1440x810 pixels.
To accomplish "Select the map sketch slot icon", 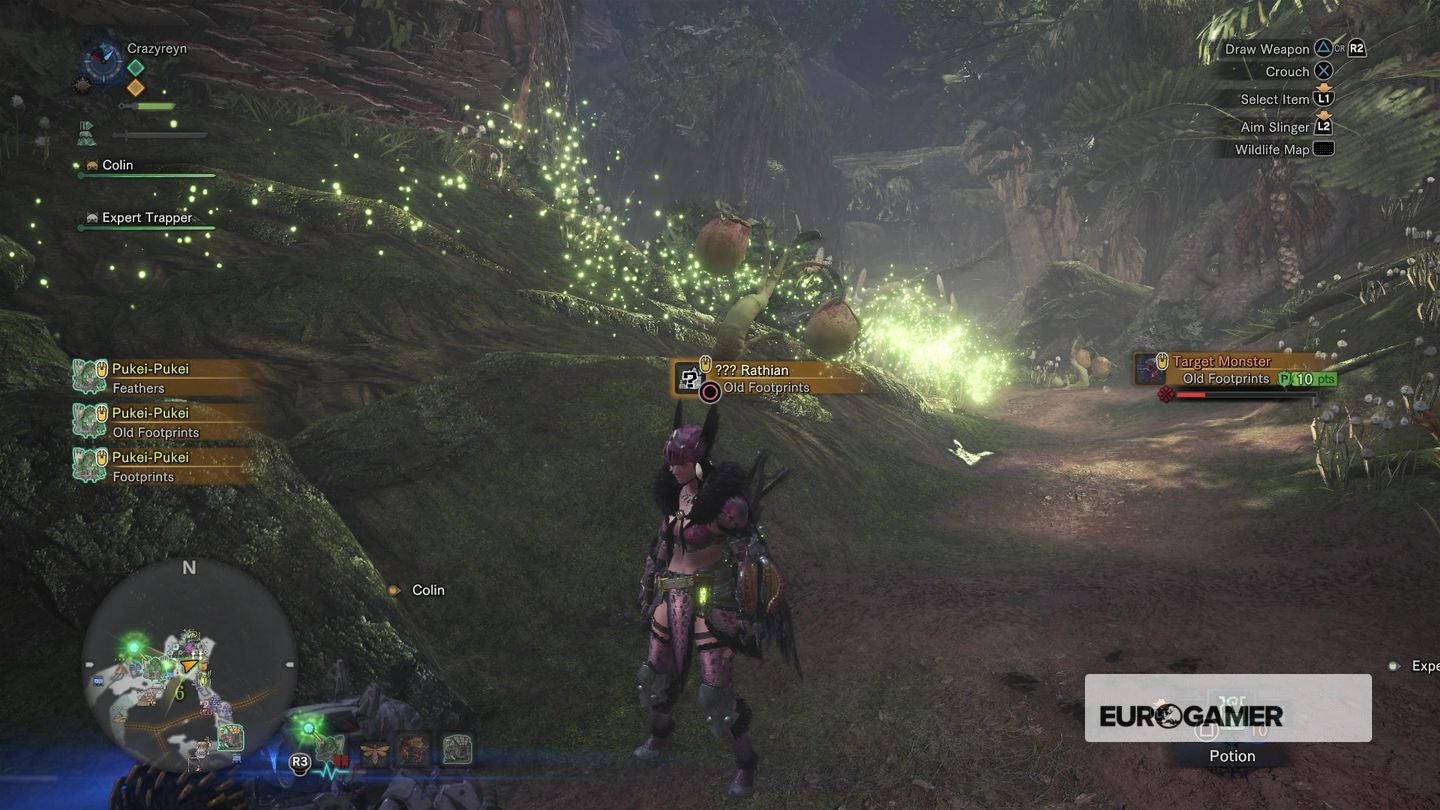I will pos(458,748).
